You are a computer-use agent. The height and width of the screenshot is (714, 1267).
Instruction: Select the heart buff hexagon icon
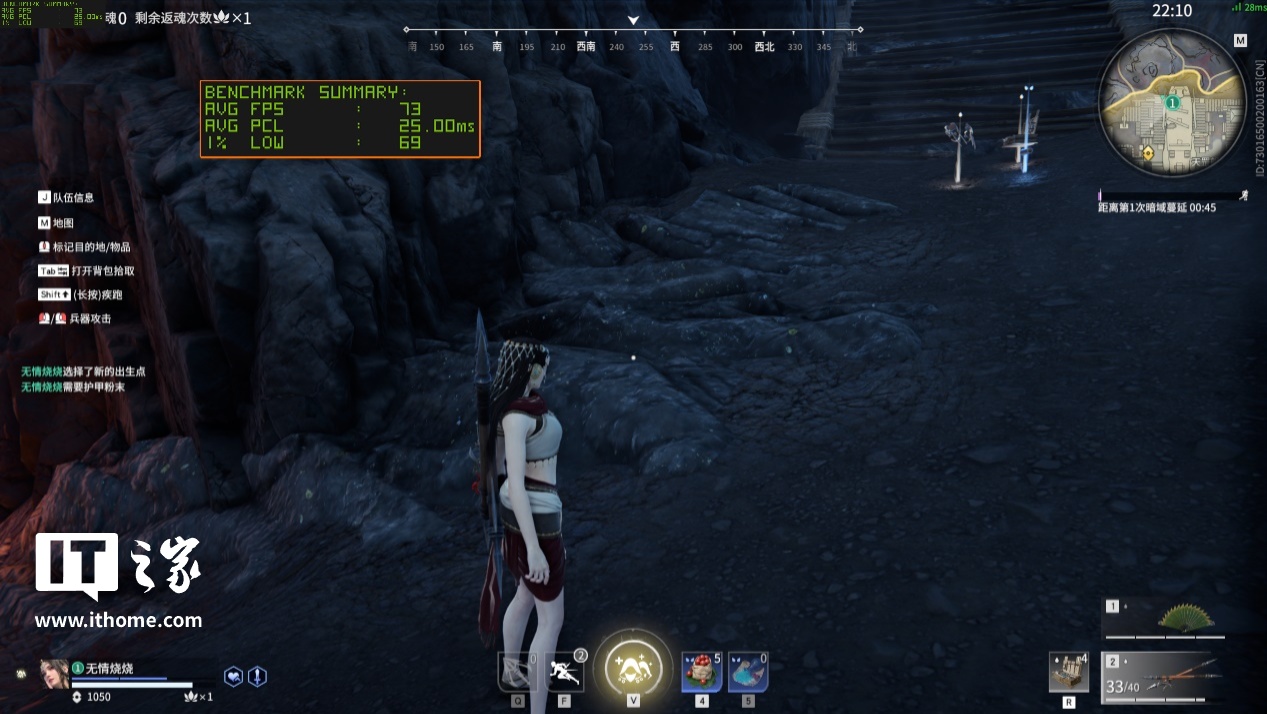[x=233, y=676]
